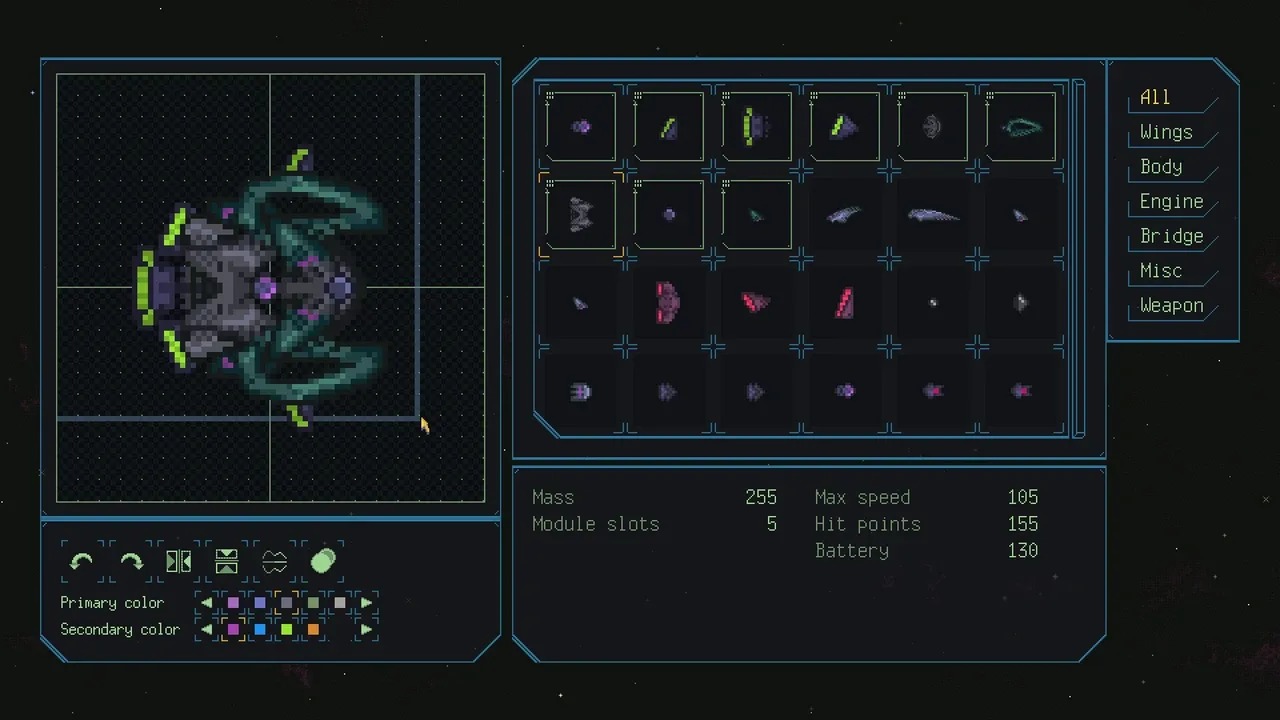Toggle the symmetry outline tool
Viewport: 1280px width, 720px height.
[x=275, y=562]
